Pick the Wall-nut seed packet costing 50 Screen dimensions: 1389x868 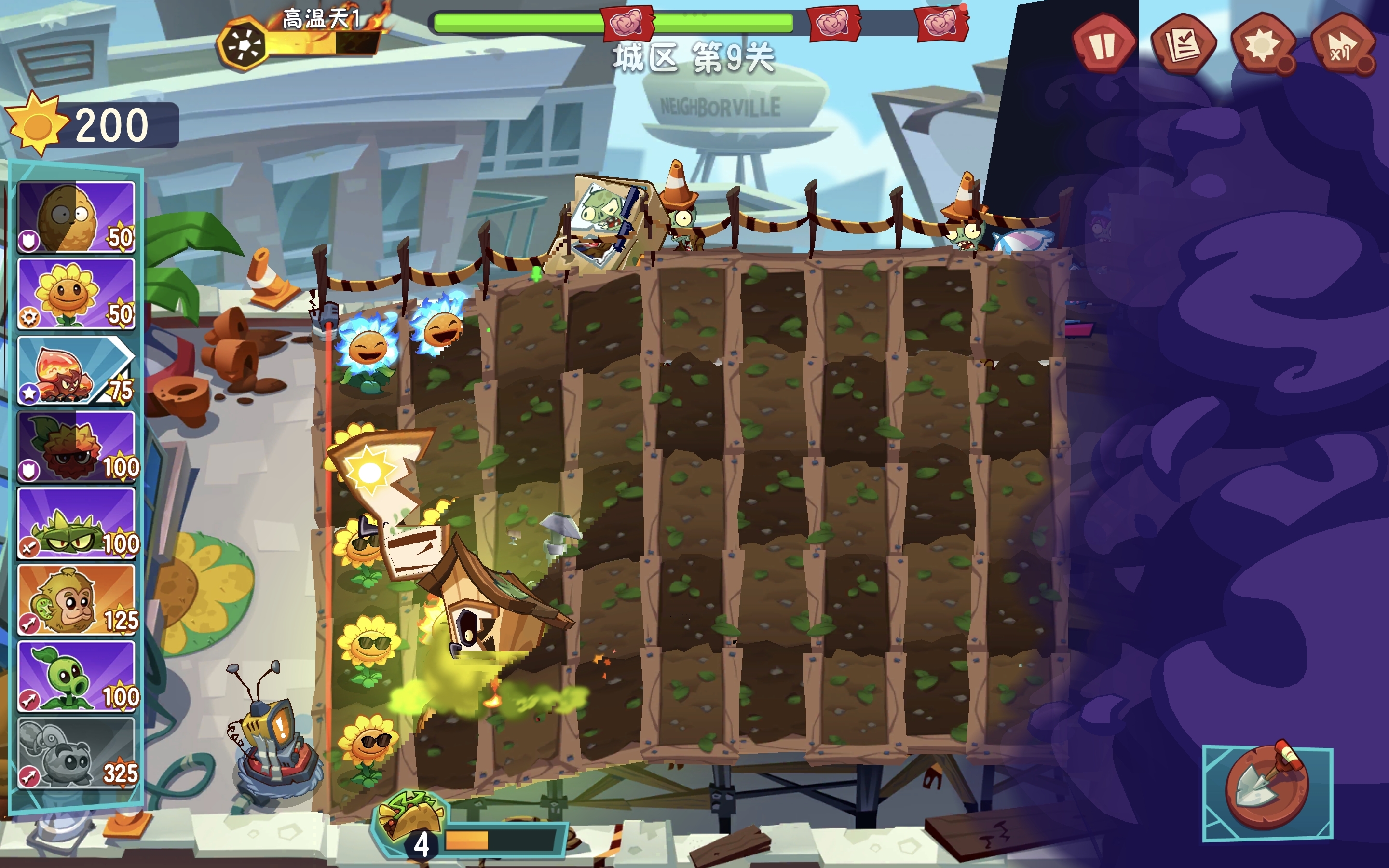(76, 217)
